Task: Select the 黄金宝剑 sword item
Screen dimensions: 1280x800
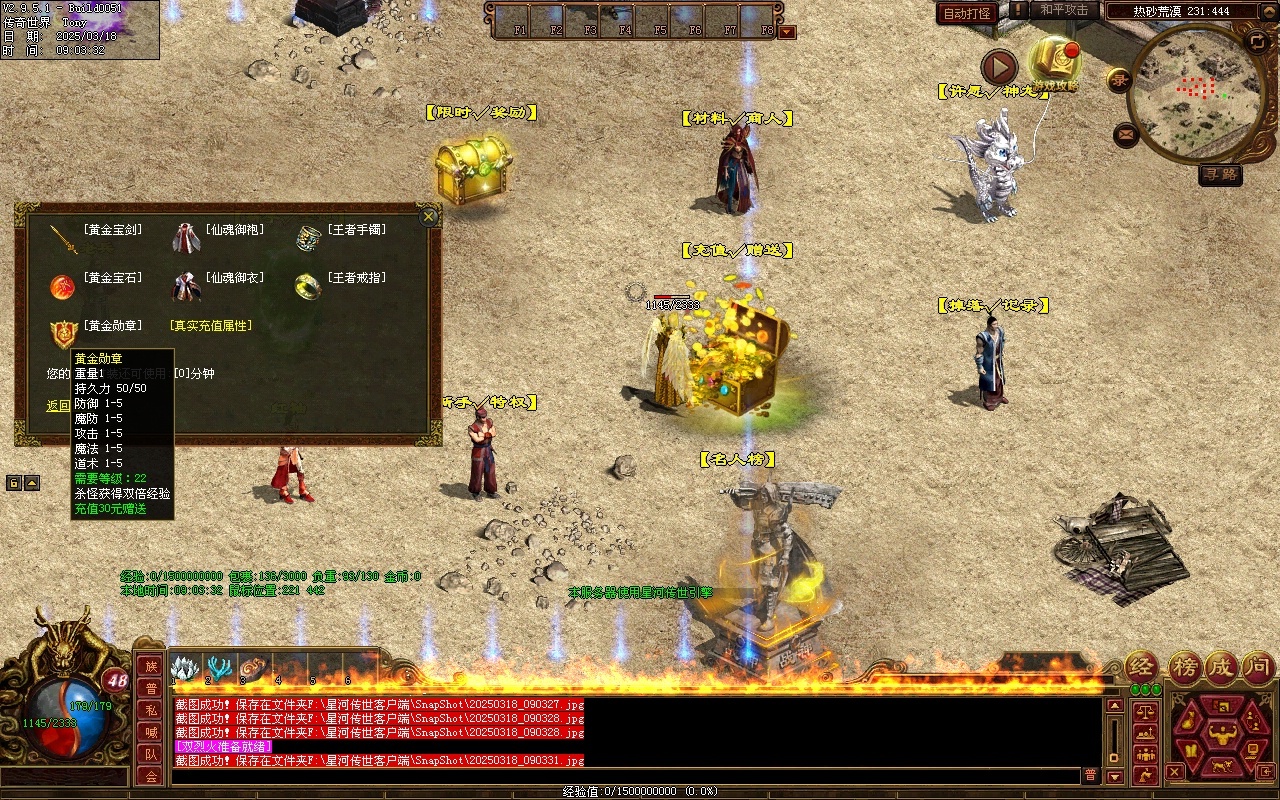Action: pos(65,238)
